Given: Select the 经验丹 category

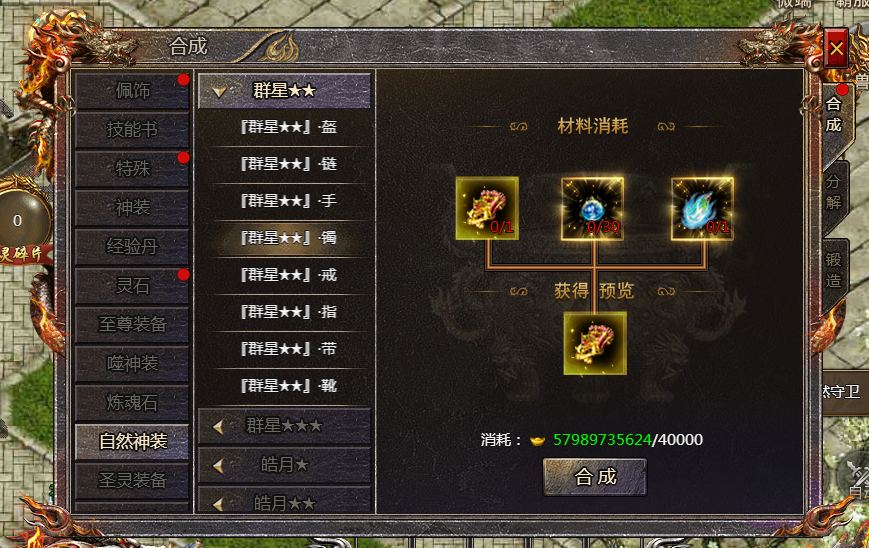Looking at the screenshot, I should coord(132,246).
